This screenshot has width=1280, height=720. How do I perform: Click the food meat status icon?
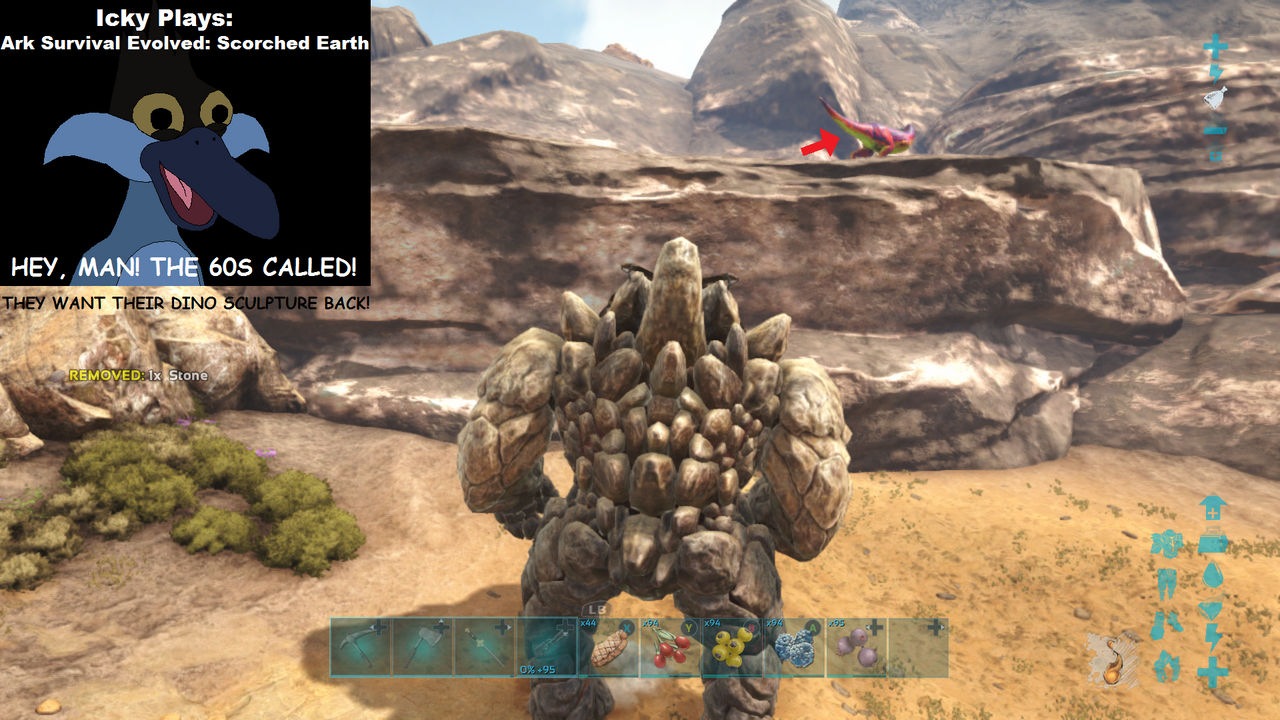coord(1212,607)
